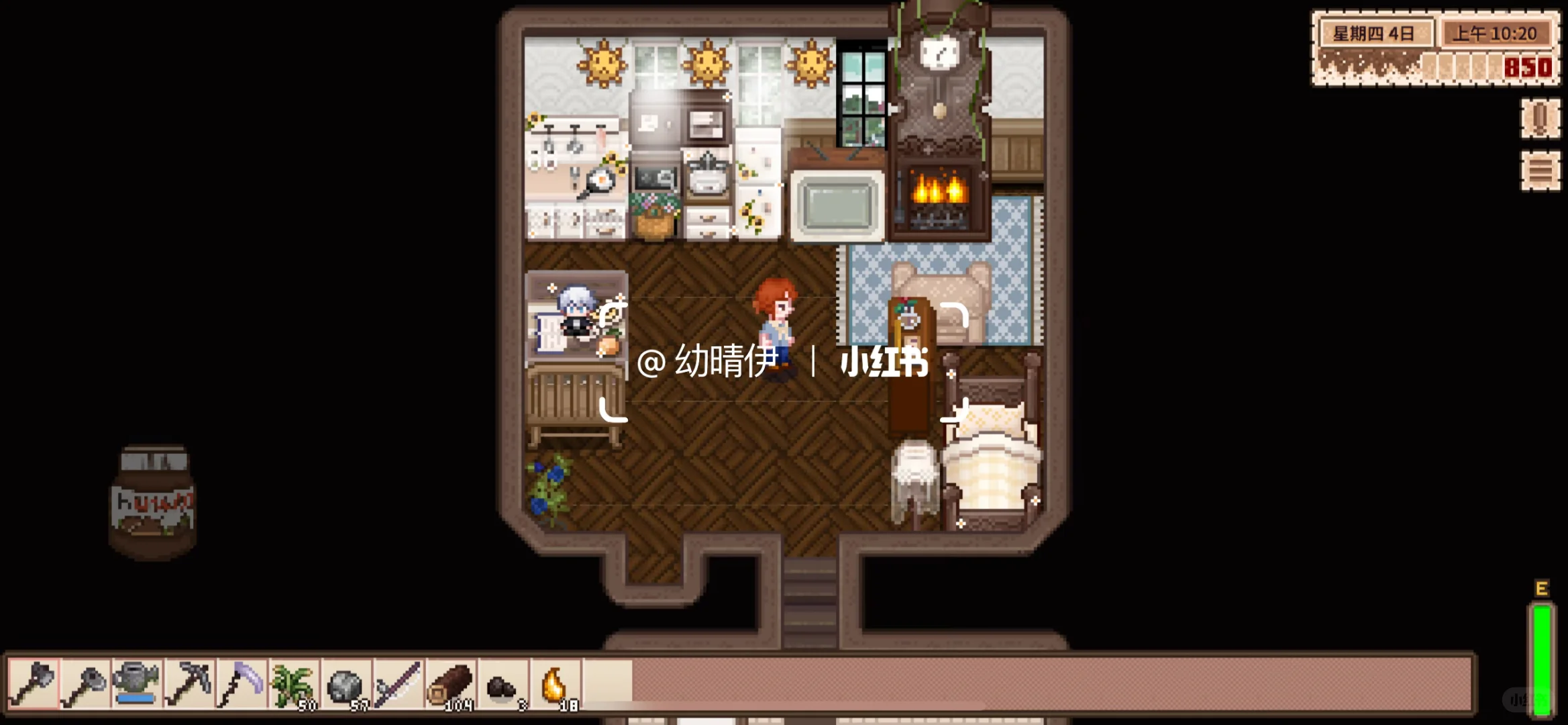Viewport: 1568px width, 725px height.
Task: Select the watering can
Action: (x=138, y=685)
